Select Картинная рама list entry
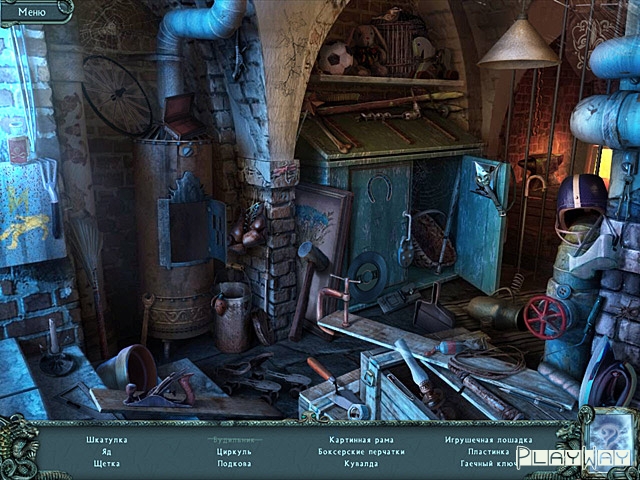640x480 pixels. tap(361, 440)
